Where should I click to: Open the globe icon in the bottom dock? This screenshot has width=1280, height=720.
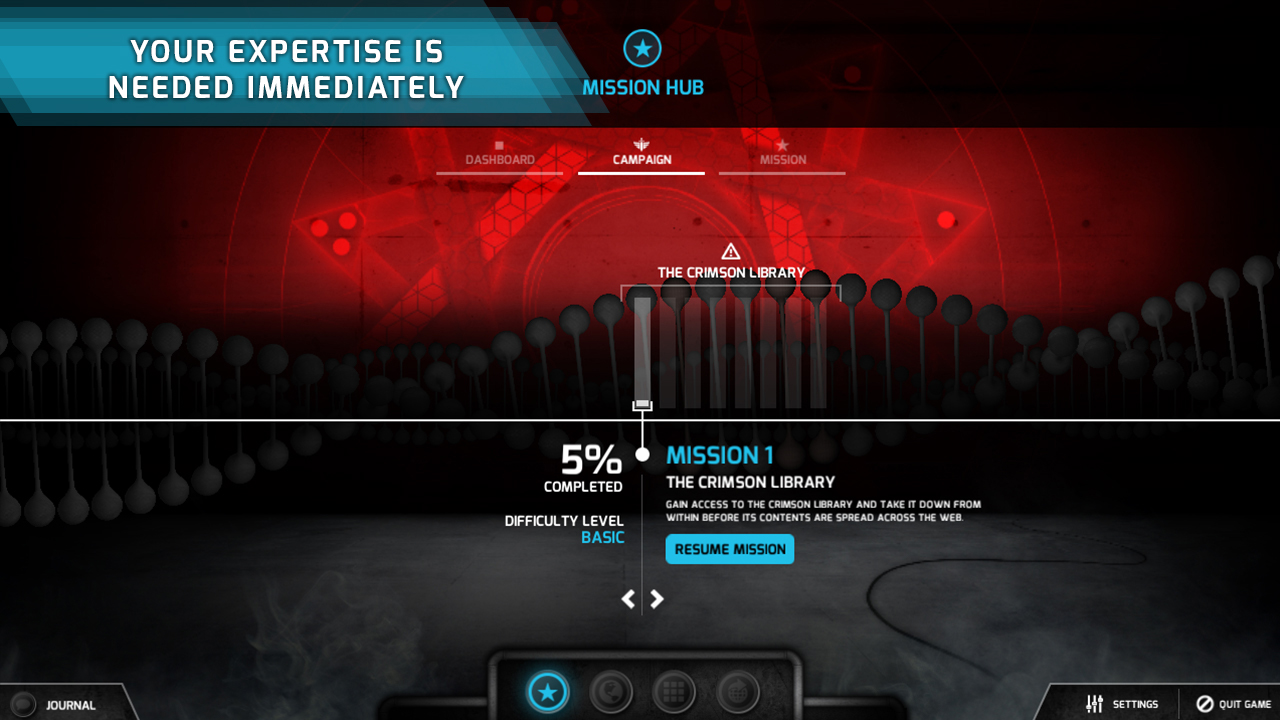click(x=611, y=690)
